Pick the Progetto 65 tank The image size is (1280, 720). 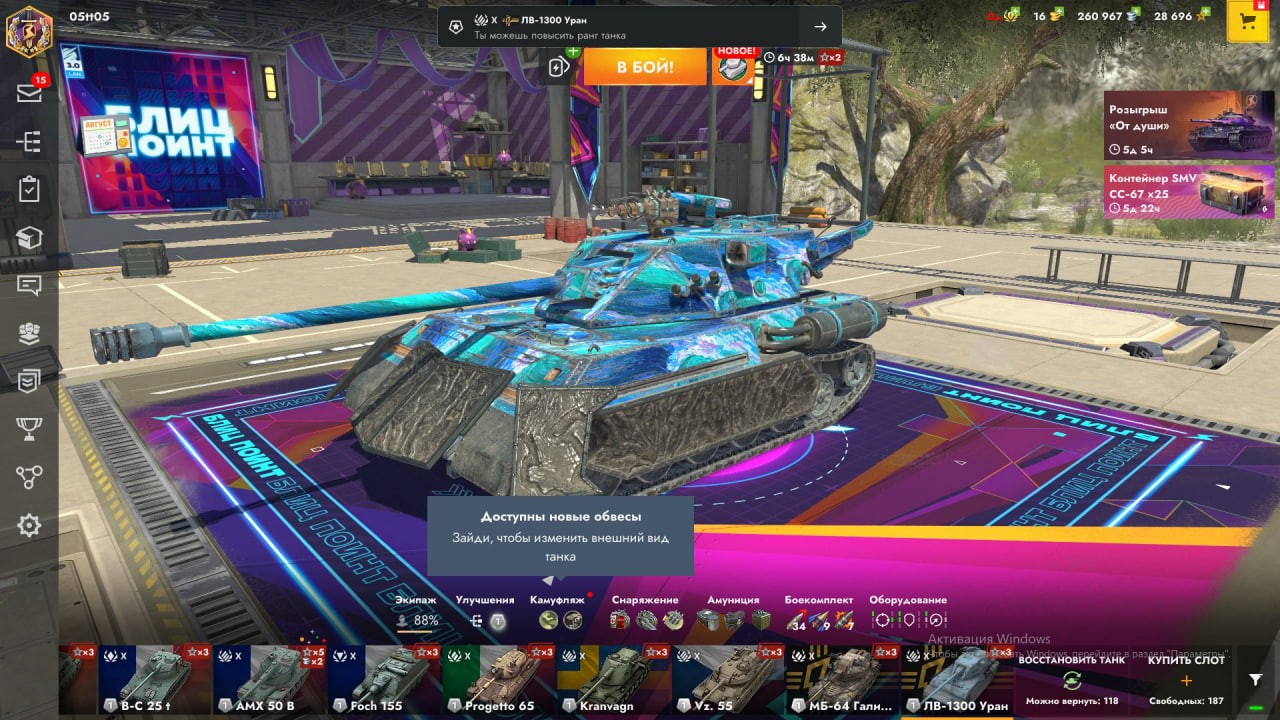[x=498, y=680]
